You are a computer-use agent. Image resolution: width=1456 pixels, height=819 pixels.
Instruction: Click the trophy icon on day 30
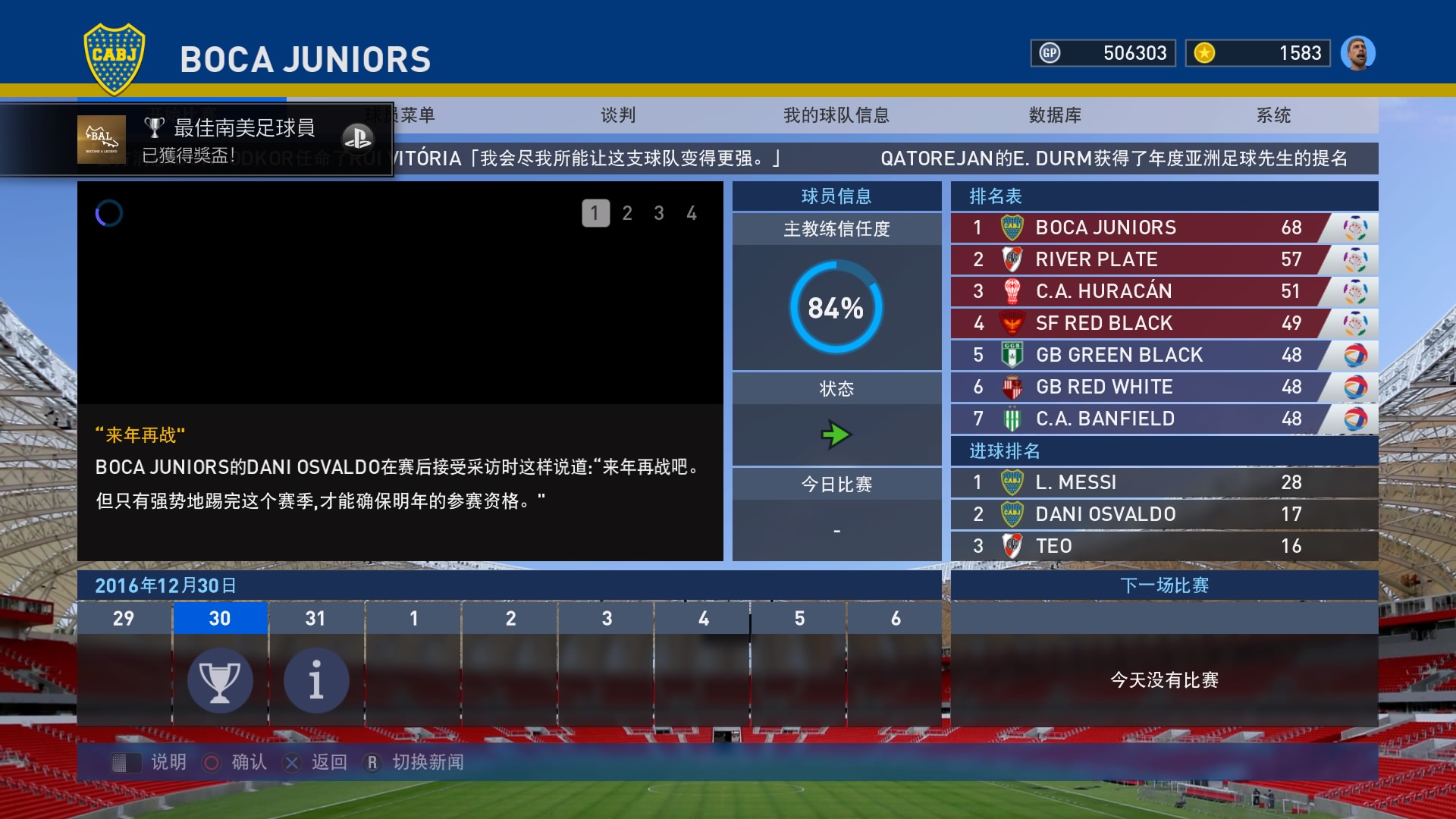tap(220, 680)
